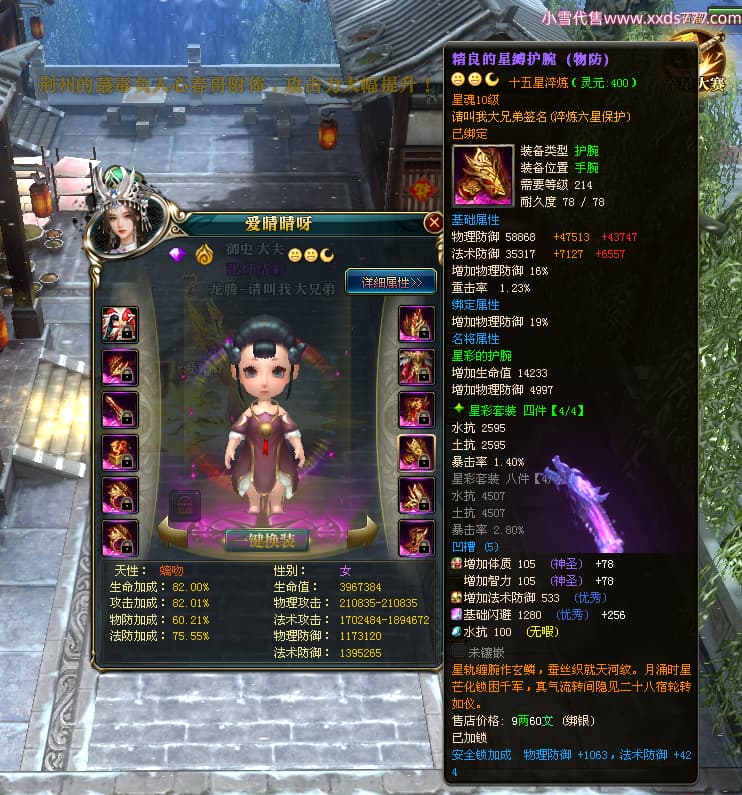Open the 详细属性 detailed attributes view

click(391, 282)
